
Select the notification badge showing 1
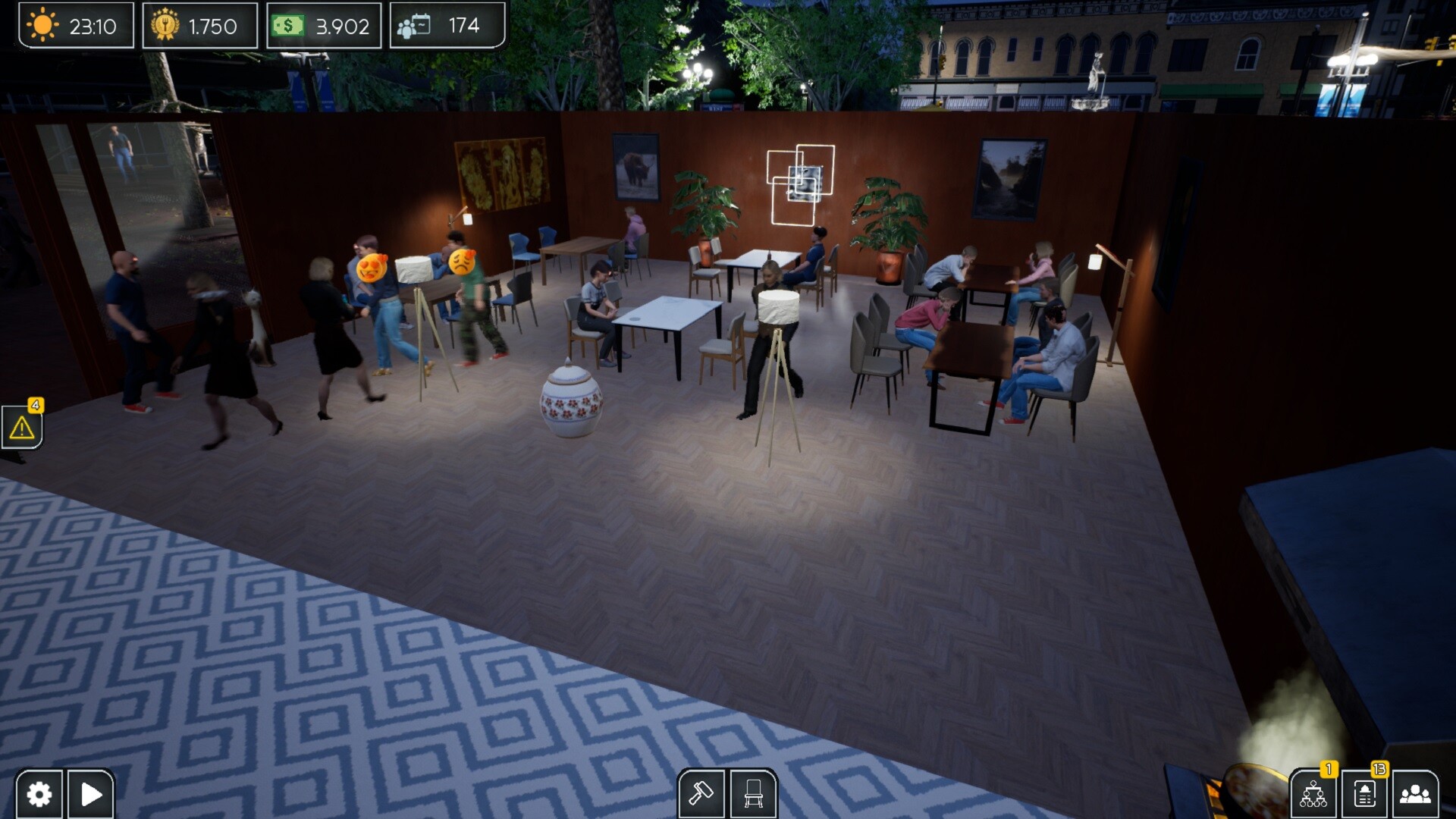click(x=1329, y=767)
